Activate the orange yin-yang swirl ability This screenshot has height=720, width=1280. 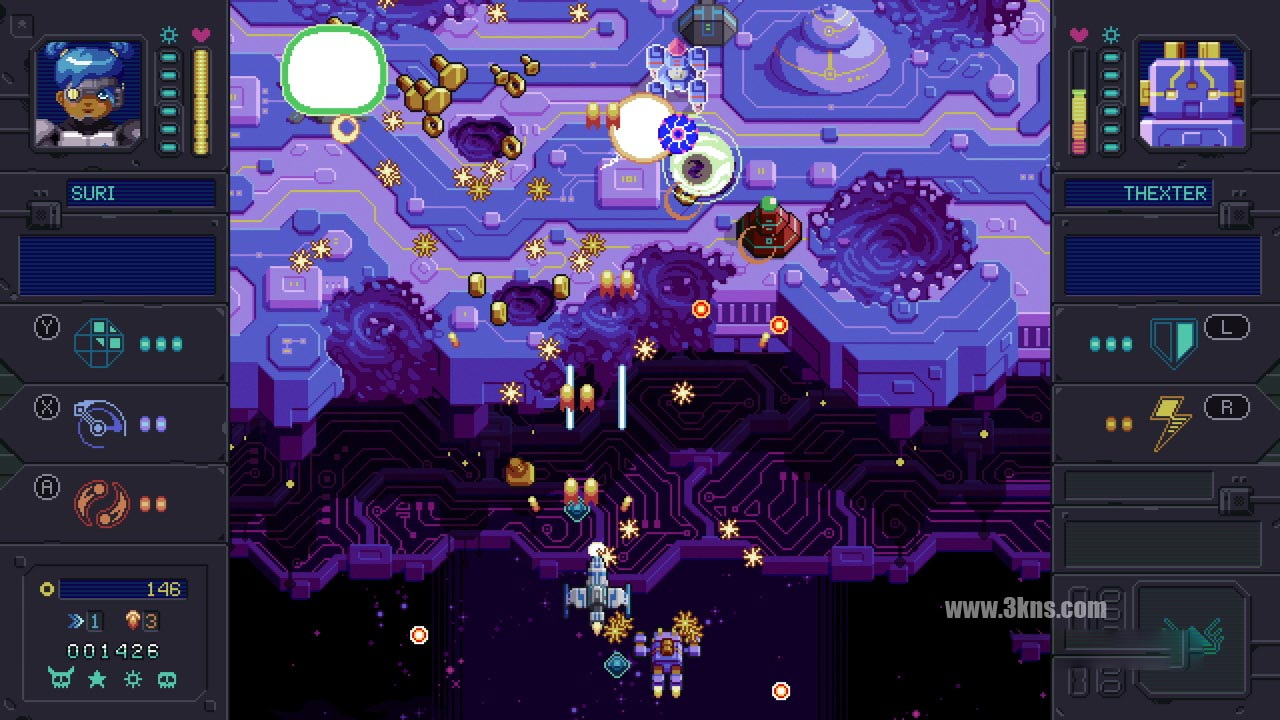(100, 503)
